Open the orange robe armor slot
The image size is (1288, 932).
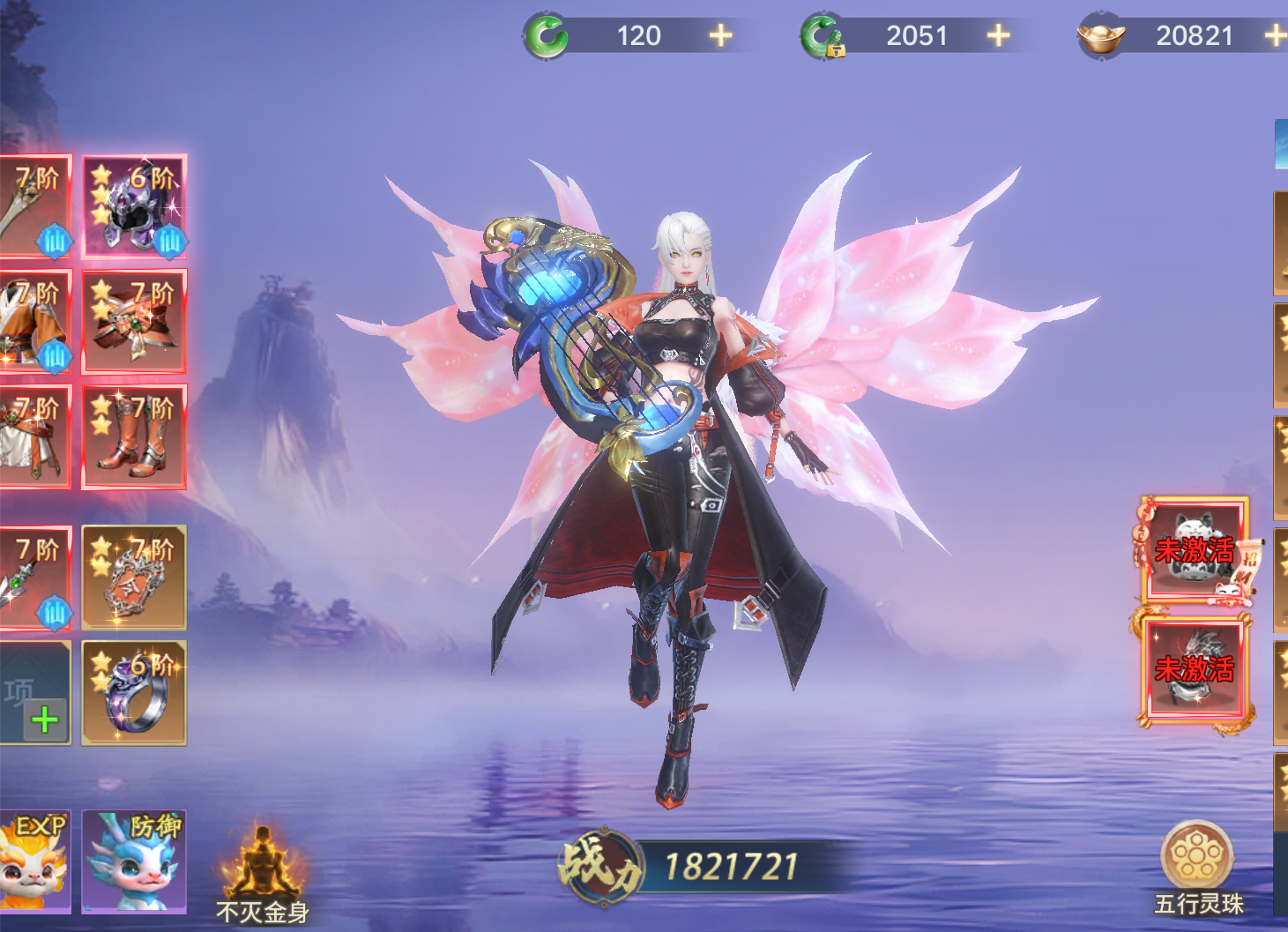tap(34, 322)
